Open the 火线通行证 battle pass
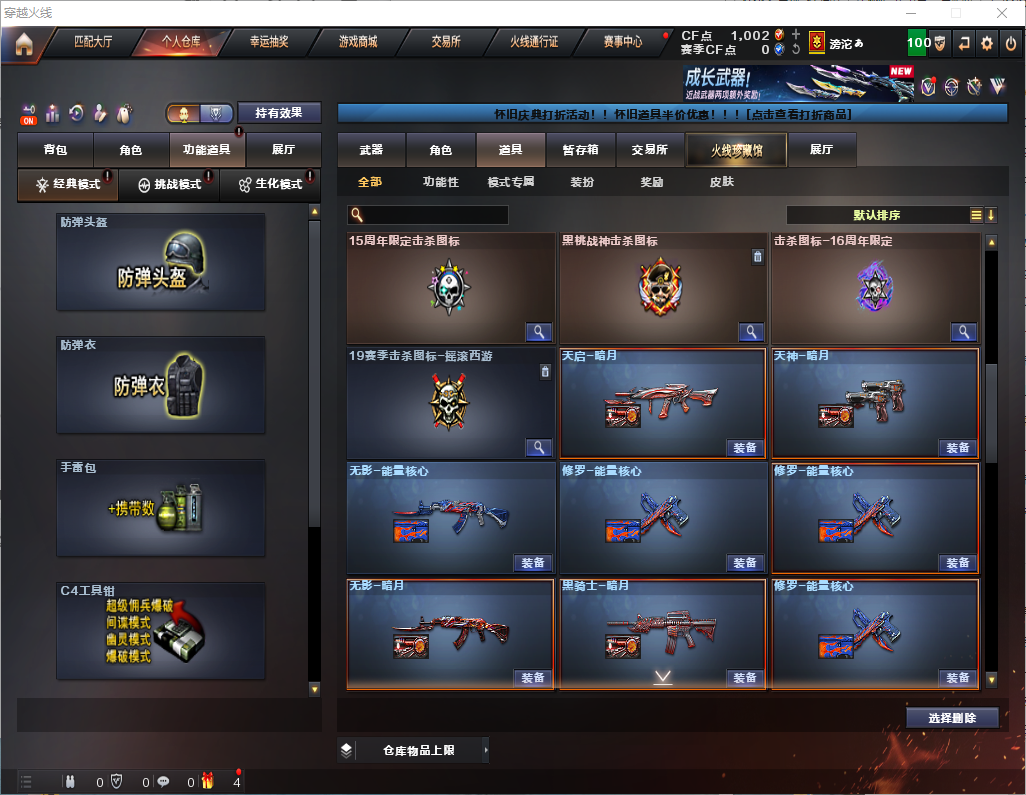Screen dimensions: 1026x795 [x=534, y=42]
